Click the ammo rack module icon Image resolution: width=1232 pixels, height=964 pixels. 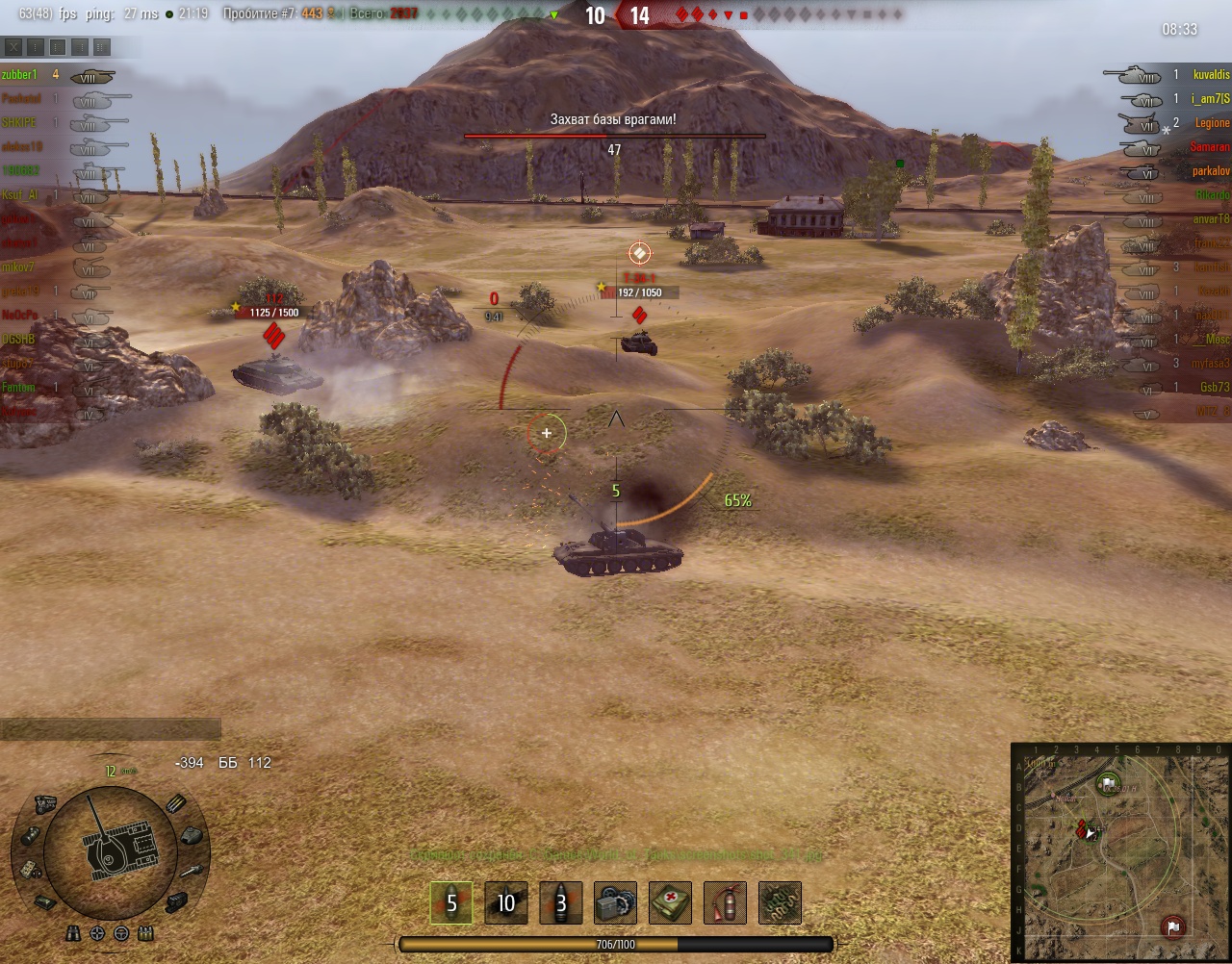[x=177, y=803]
